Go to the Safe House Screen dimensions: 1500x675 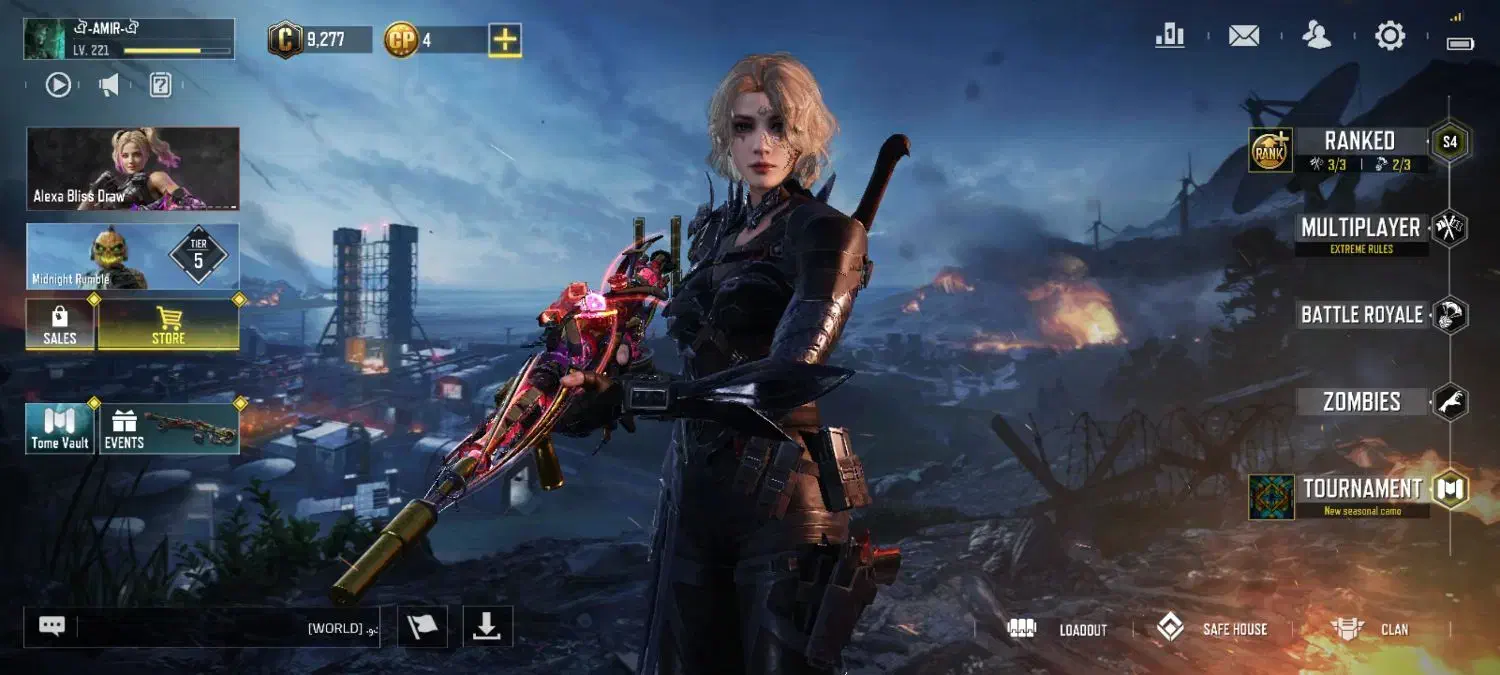(1212, 629)
